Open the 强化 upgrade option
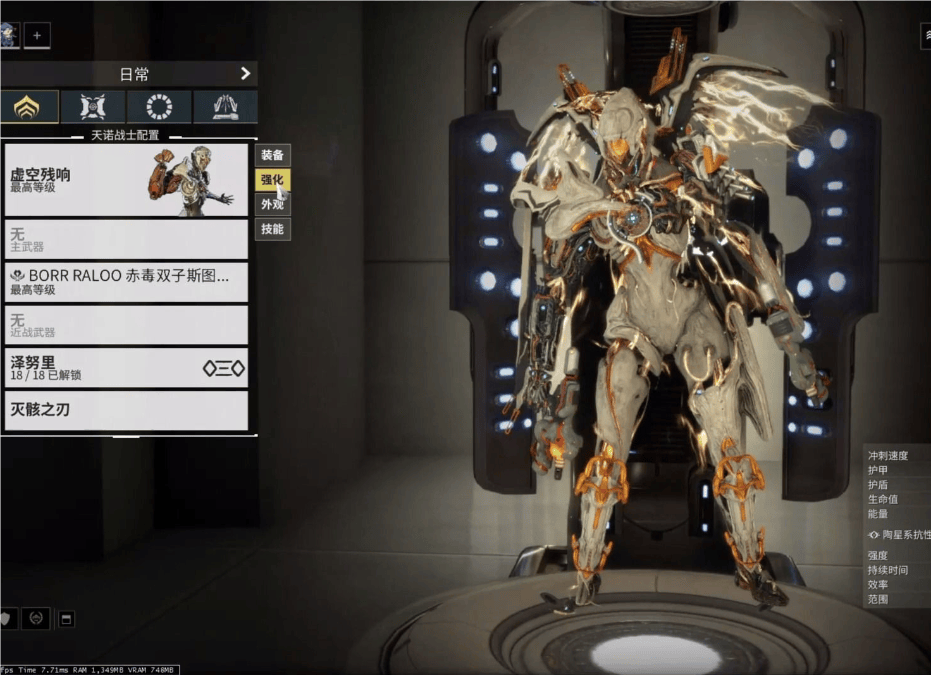The height and width of the screenshot is (675, 931). coord(272,180)
